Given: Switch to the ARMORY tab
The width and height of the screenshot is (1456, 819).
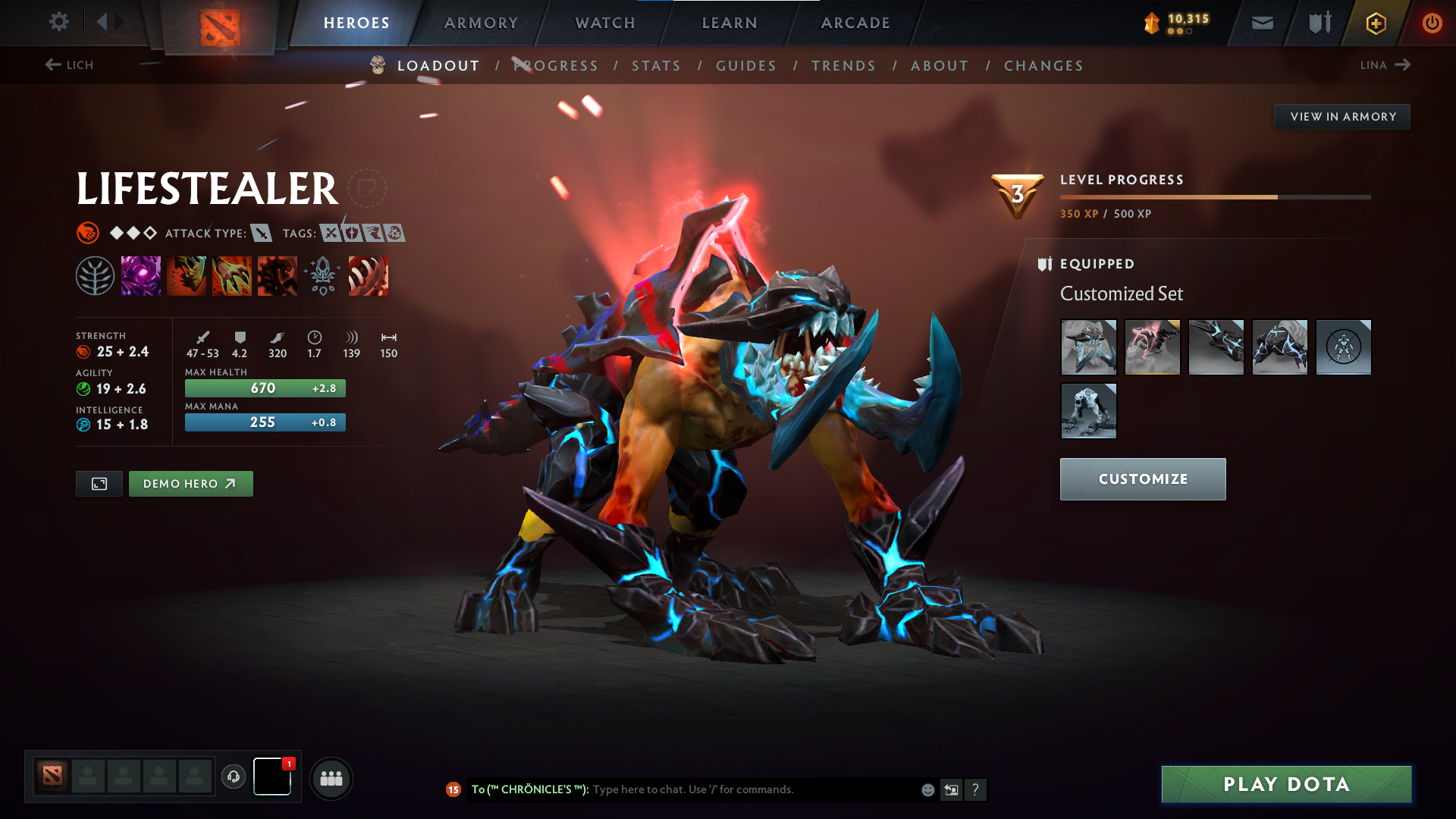Looking at the screenshot, I should point(481,23).
